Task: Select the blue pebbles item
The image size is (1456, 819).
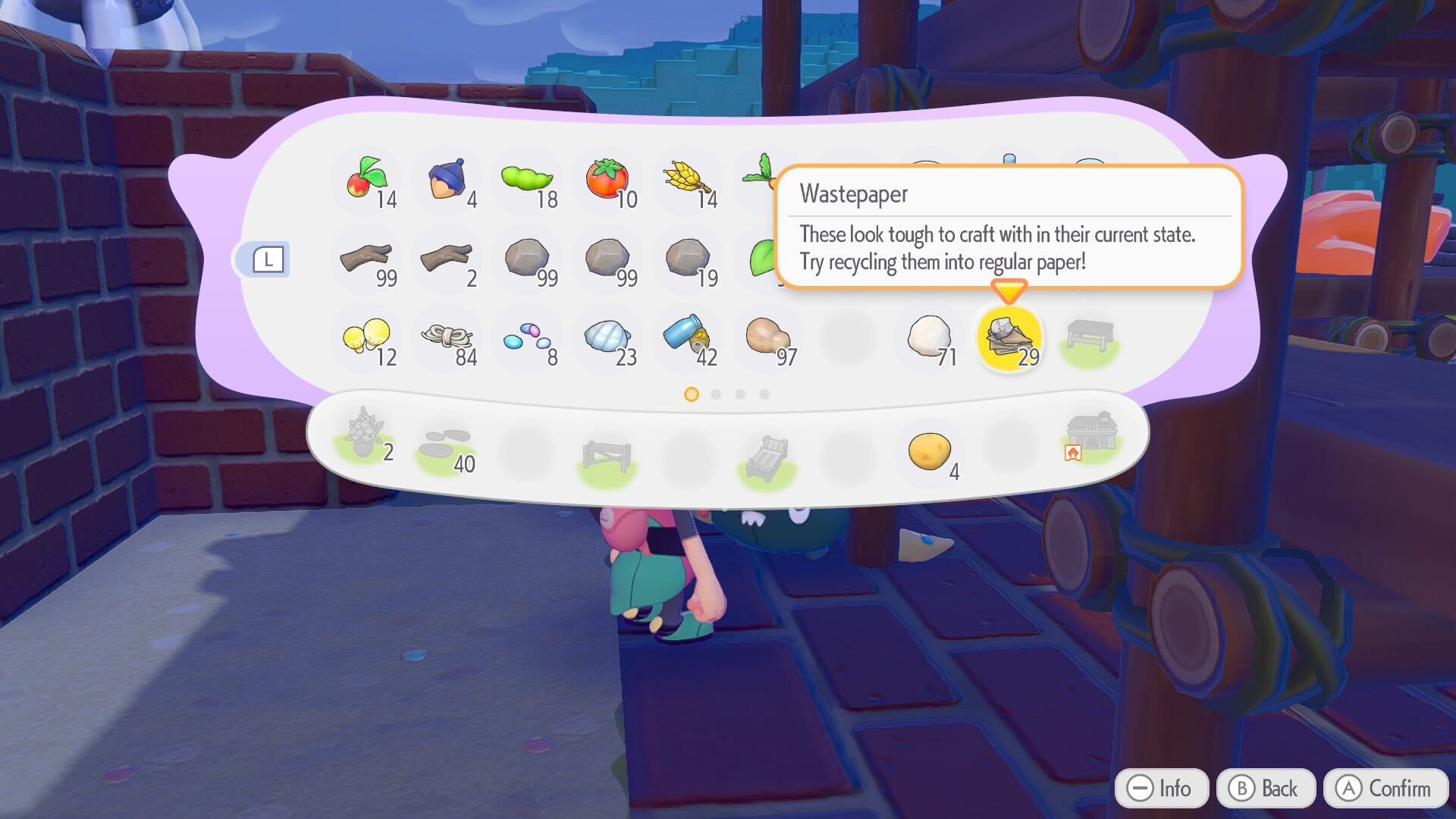Action: pos(528,337)
